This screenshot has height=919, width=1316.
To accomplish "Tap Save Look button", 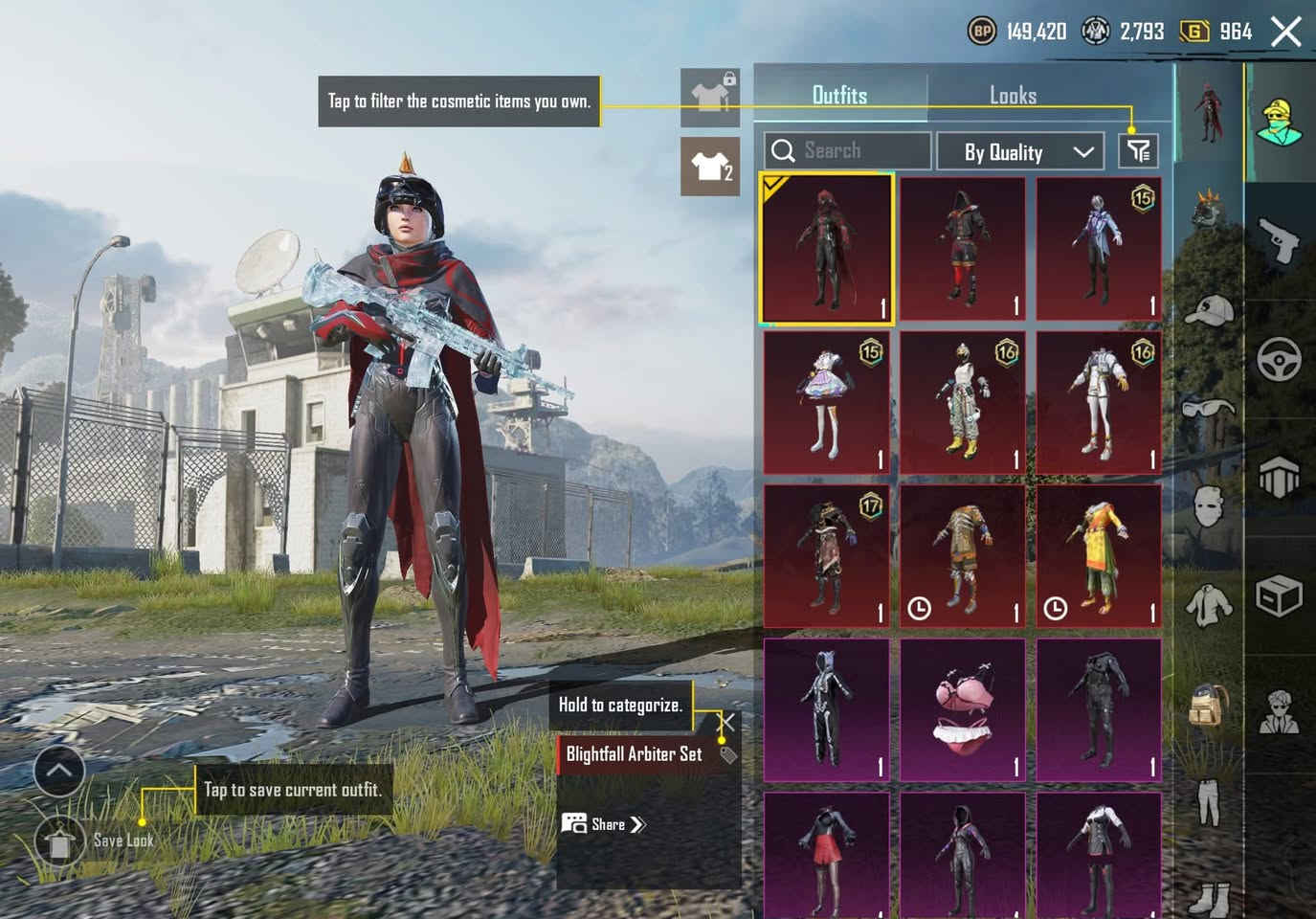I will [x=59, y=842].
